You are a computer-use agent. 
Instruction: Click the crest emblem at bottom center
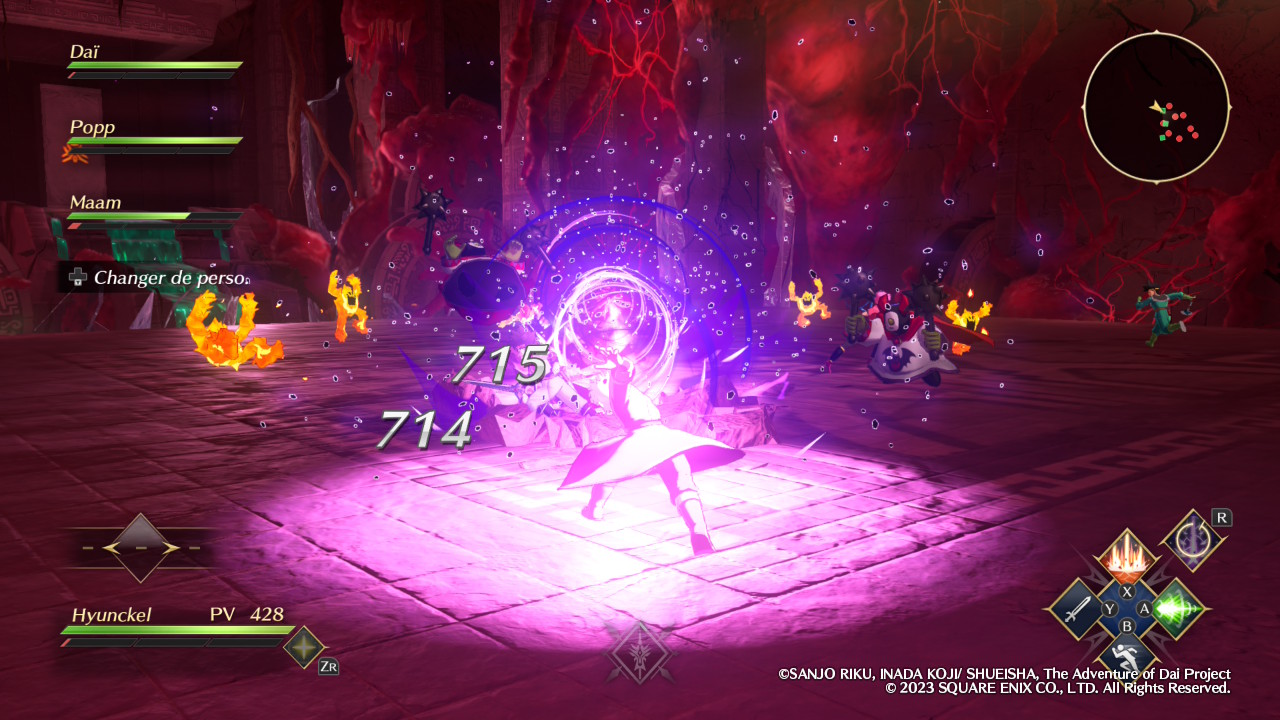[638, 654]
